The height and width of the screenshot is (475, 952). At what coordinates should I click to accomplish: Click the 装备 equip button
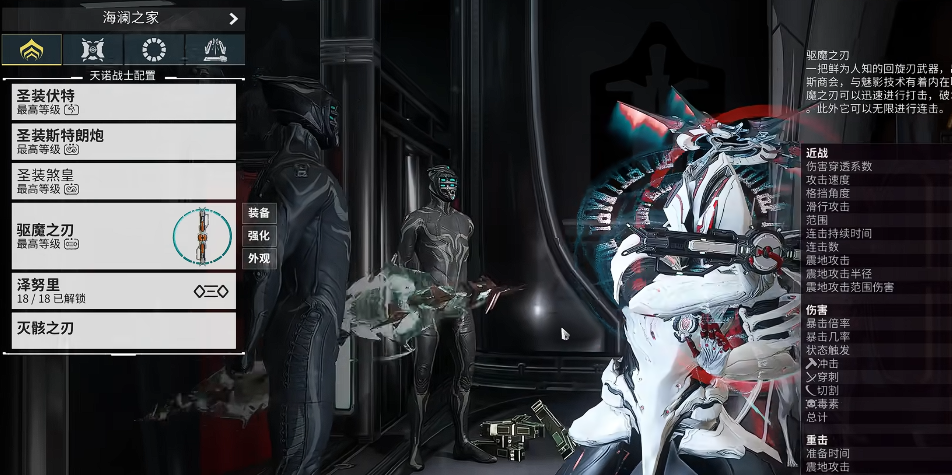coord(259,213)
